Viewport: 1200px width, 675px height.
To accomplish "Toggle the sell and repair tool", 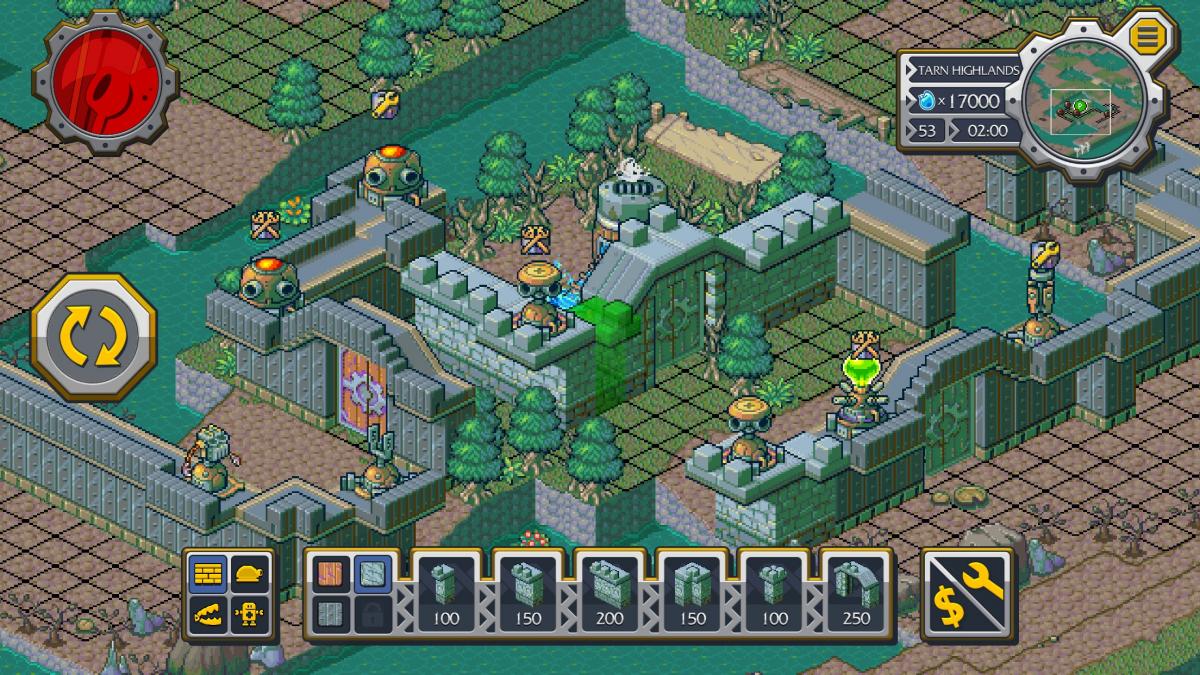I will click(966, 595).
